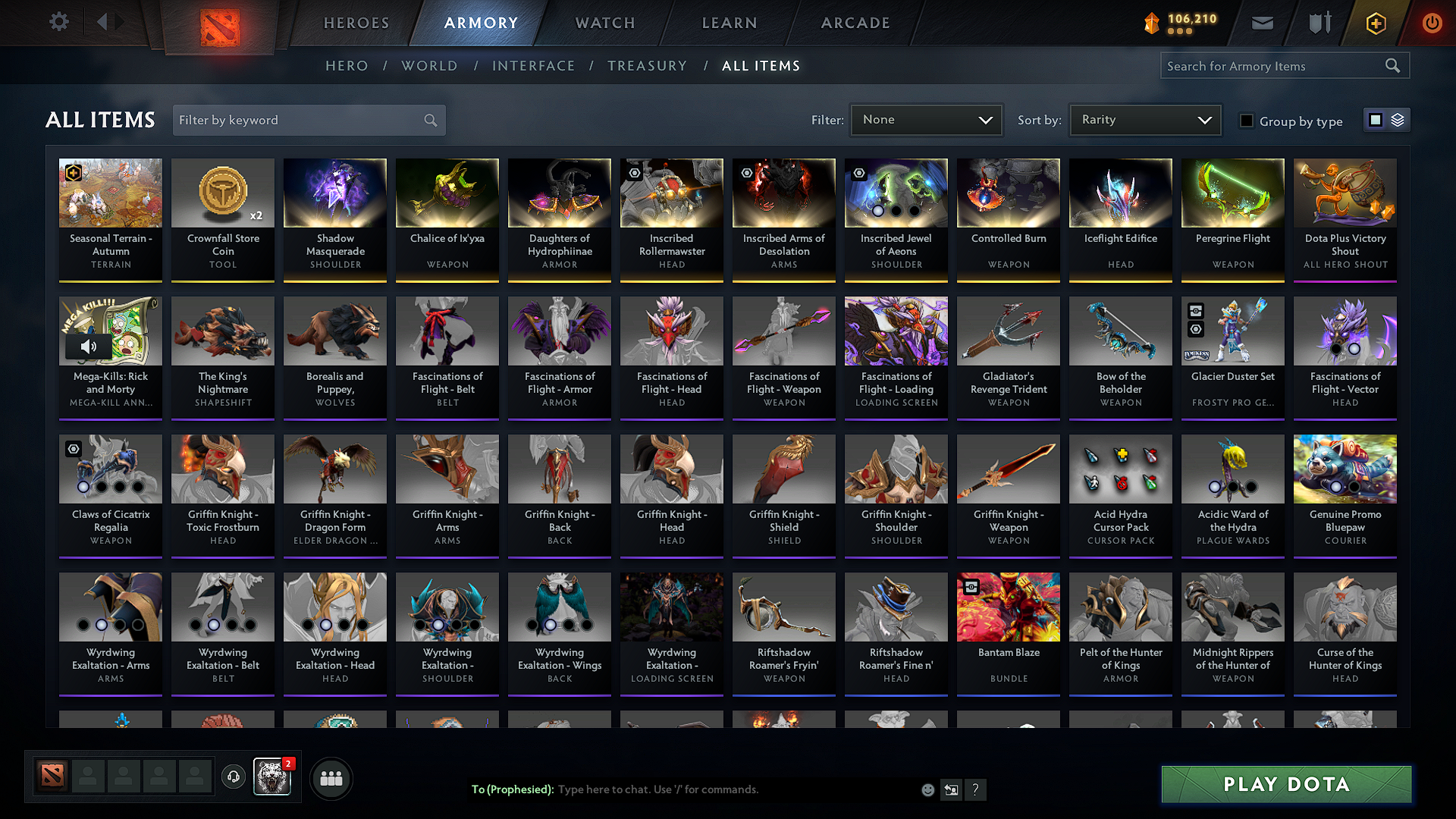The image size is (1456, 819).
Task: Click the PLAY DOTA button
Action: (x=1285, y=784)
